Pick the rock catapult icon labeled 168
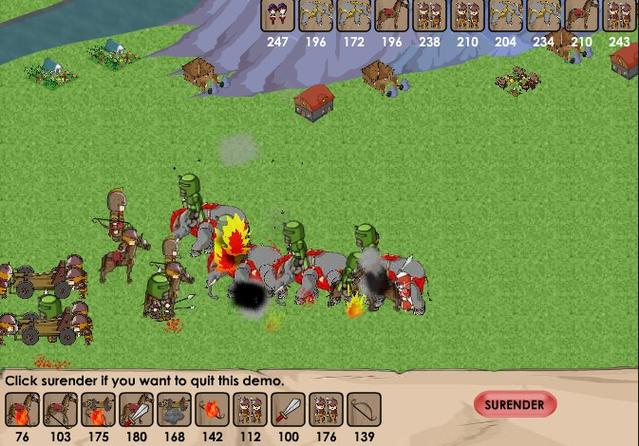 pos(174,410)
